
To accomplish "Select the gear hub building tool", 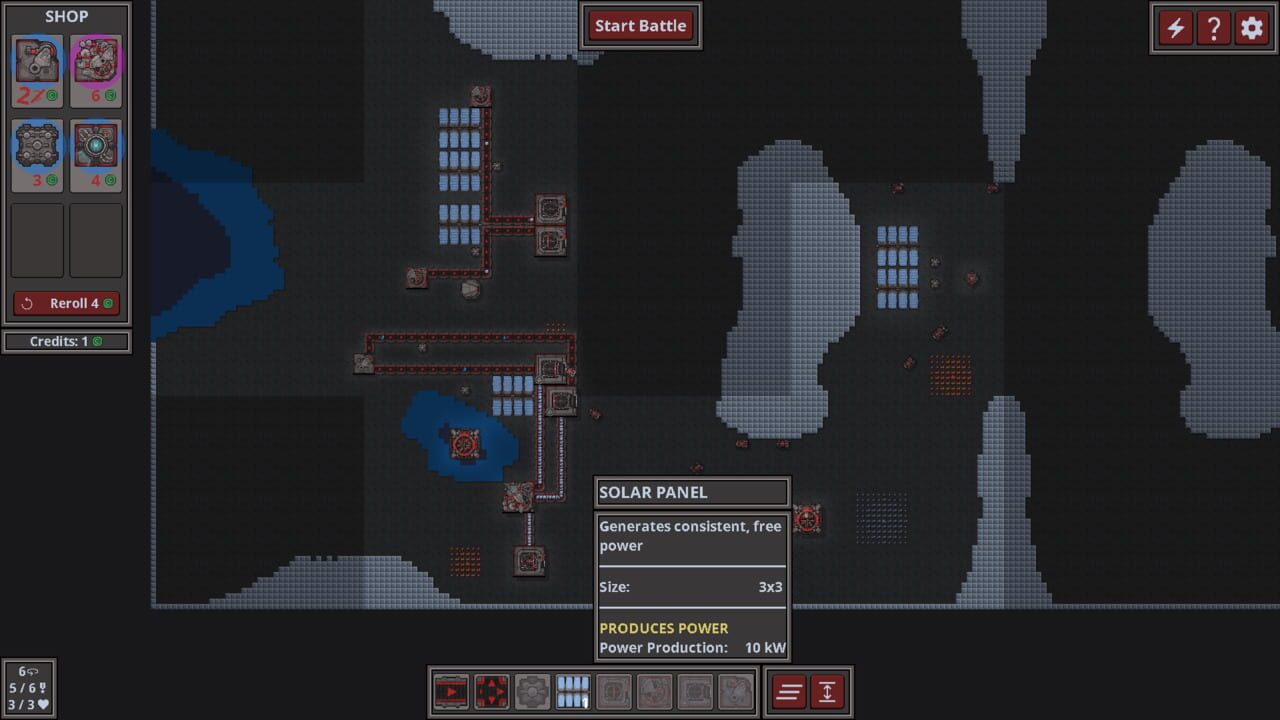I will pyautogui.click(x=531, y=690).
